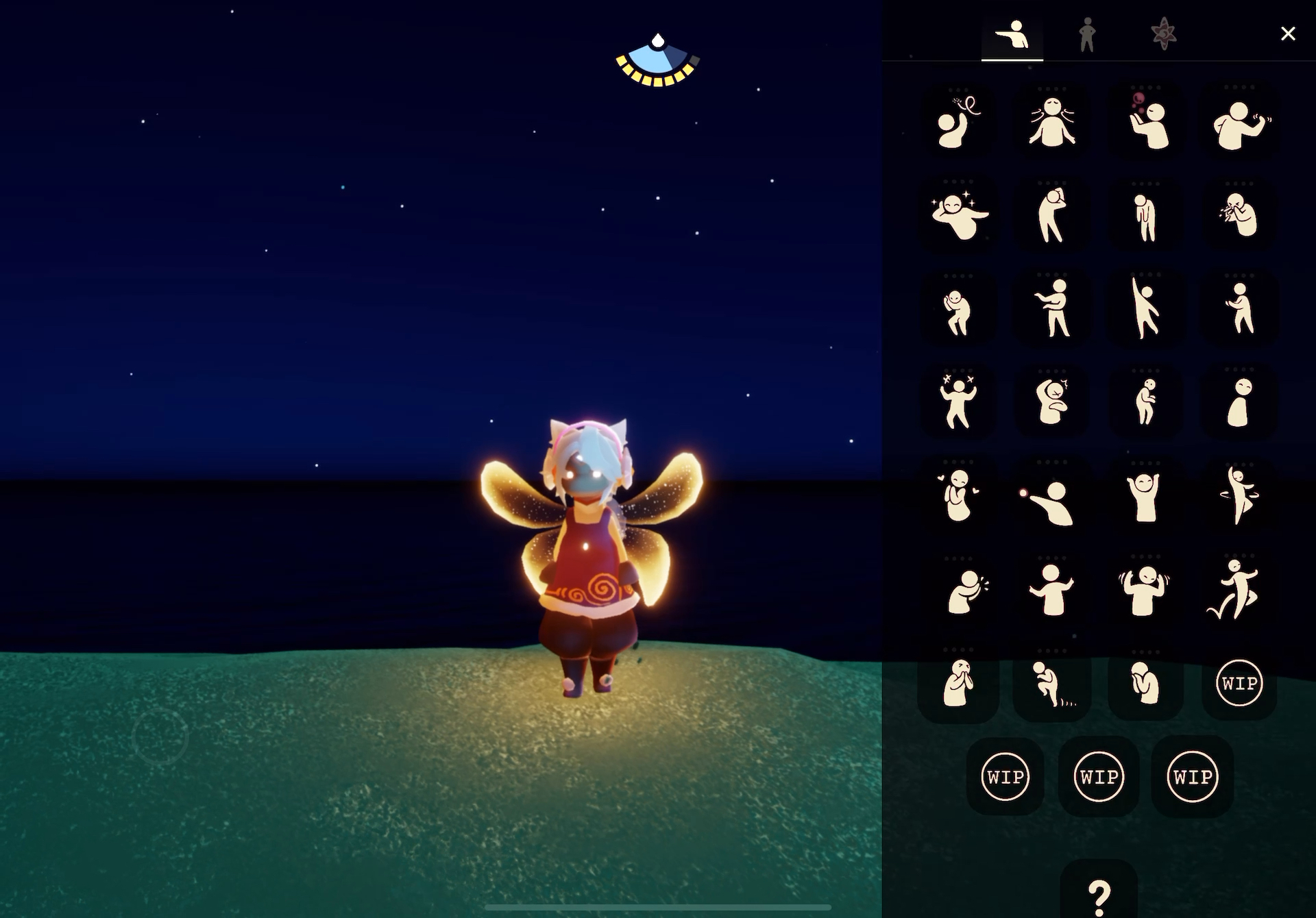This screenshot has height=918, width=1316.
Task: Choose the tiptoe sneaking emote with footsteps
Action: (x=1051, y=683)
